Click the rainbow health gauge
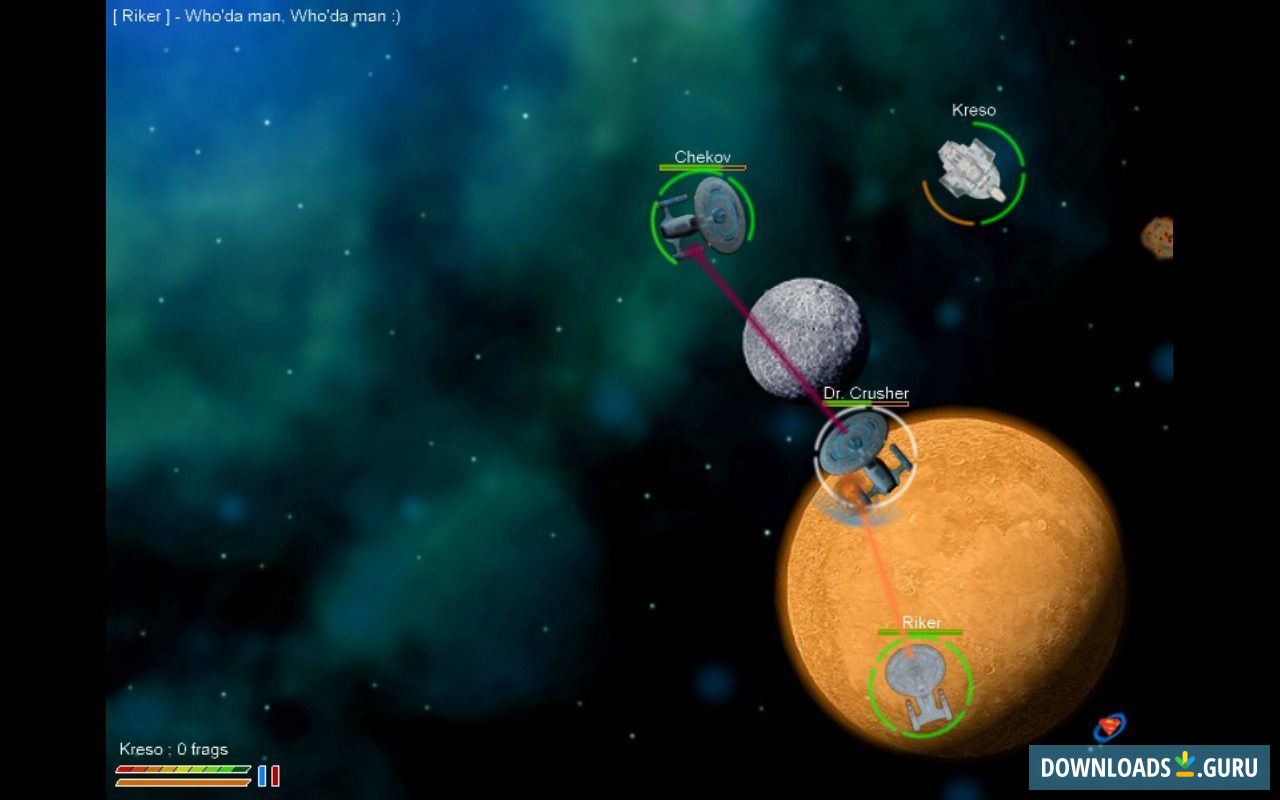 tap(182, 771)
